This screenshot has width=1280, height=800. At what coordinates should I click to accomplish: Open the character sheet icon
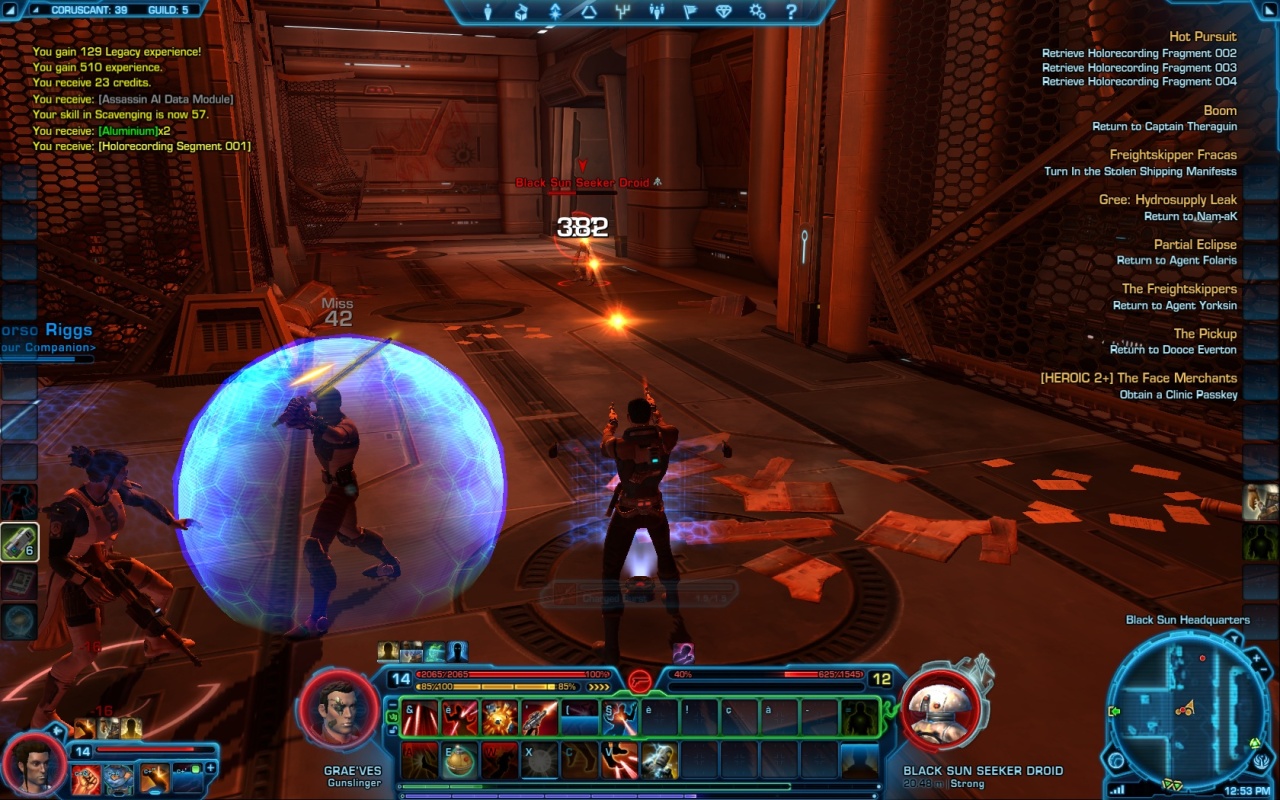(x=488, y=12)
